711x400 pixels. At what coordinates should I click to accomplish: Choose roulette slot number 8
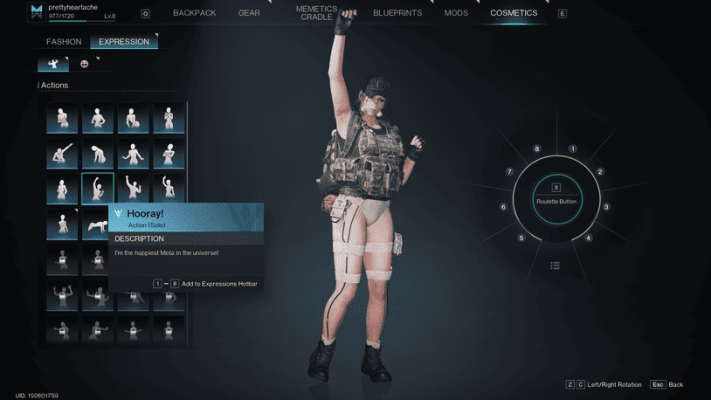[x=537, y=149]
